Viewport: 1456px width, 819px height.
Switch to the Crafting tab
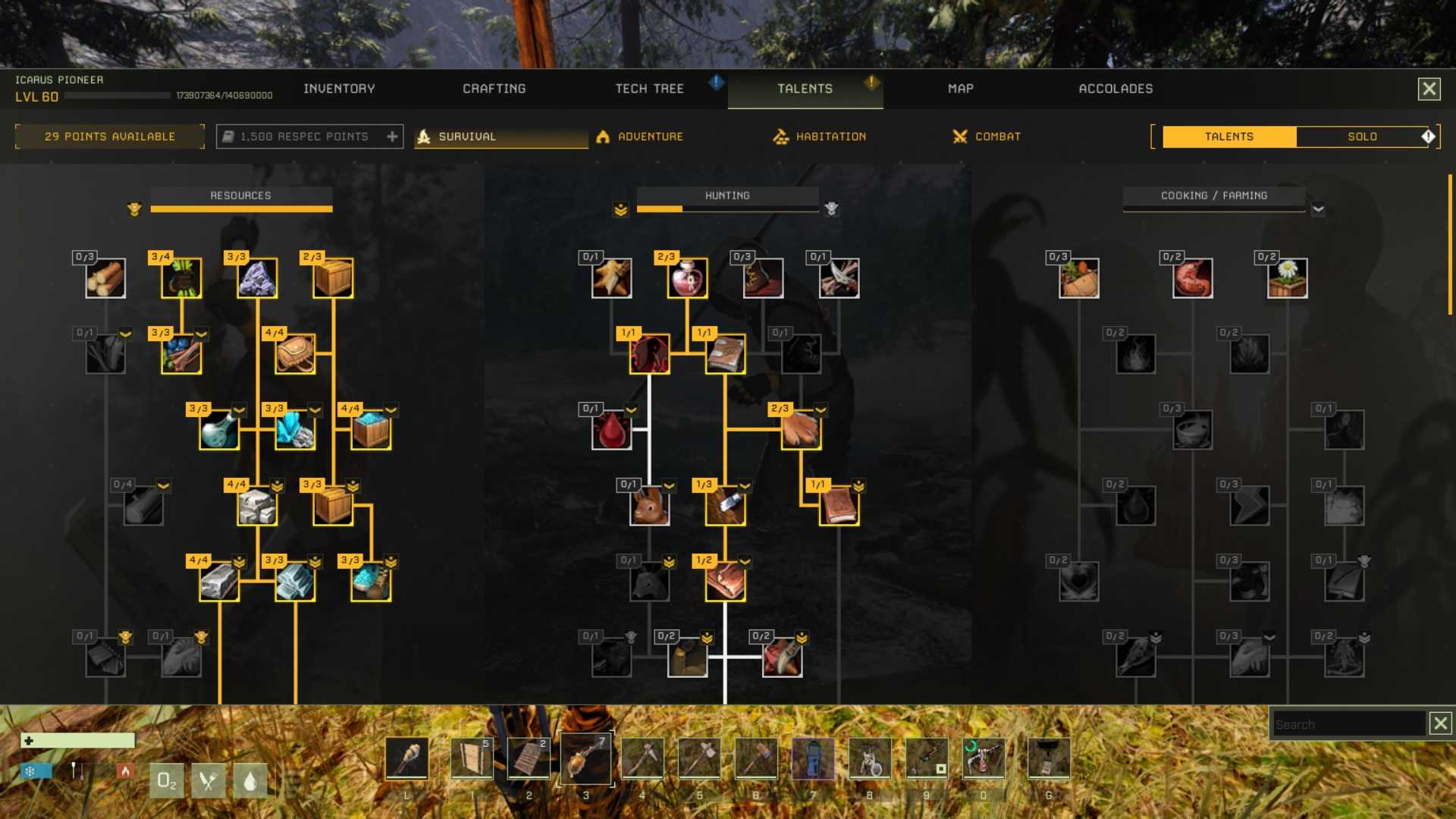point(494,89)
